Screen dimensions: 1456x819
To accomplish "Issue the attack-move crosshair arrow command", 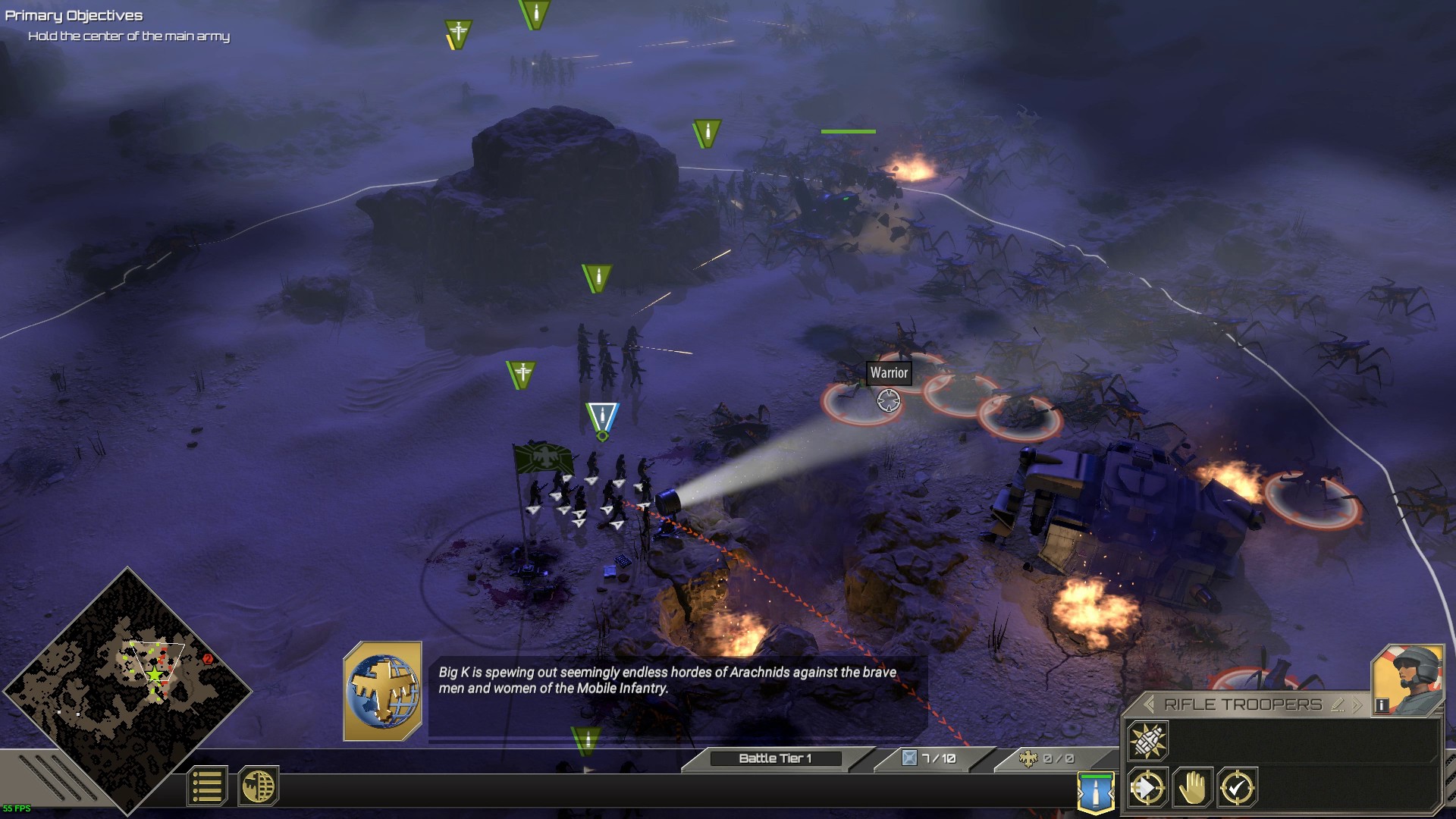I will click(1147, 788).
